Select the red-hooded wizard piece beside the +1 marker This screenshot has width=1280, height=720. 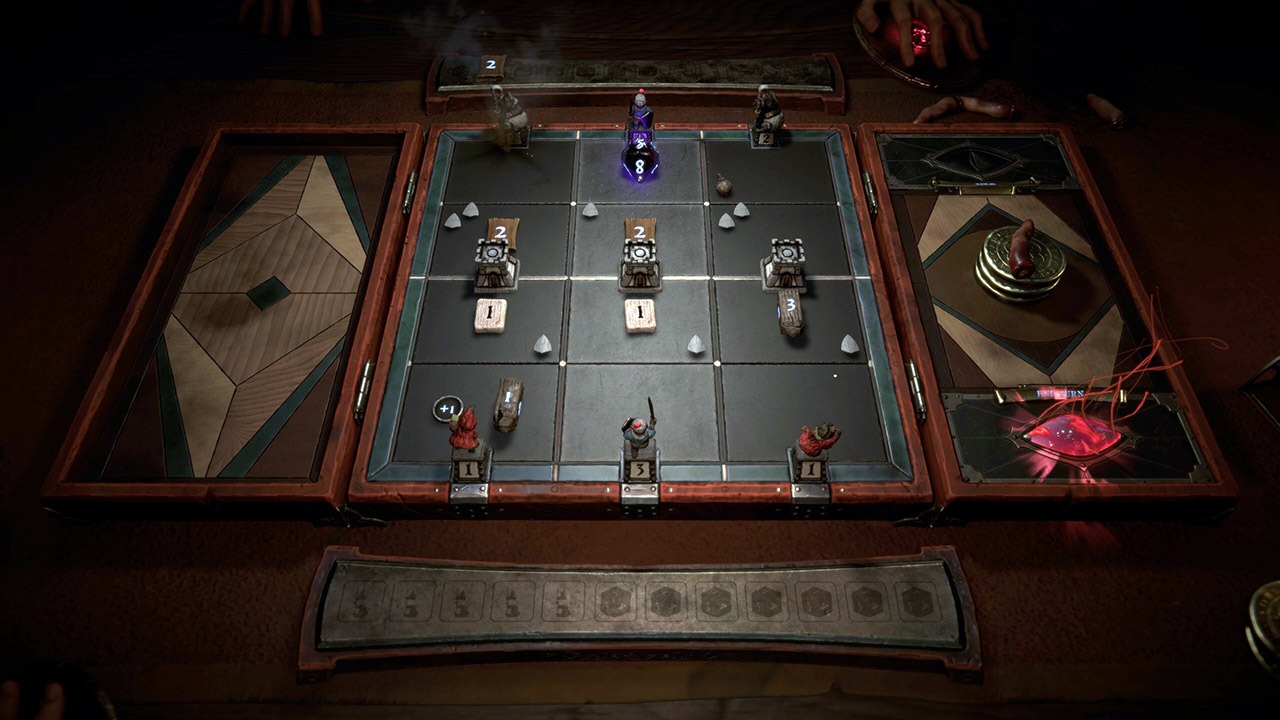coord(464,429)
